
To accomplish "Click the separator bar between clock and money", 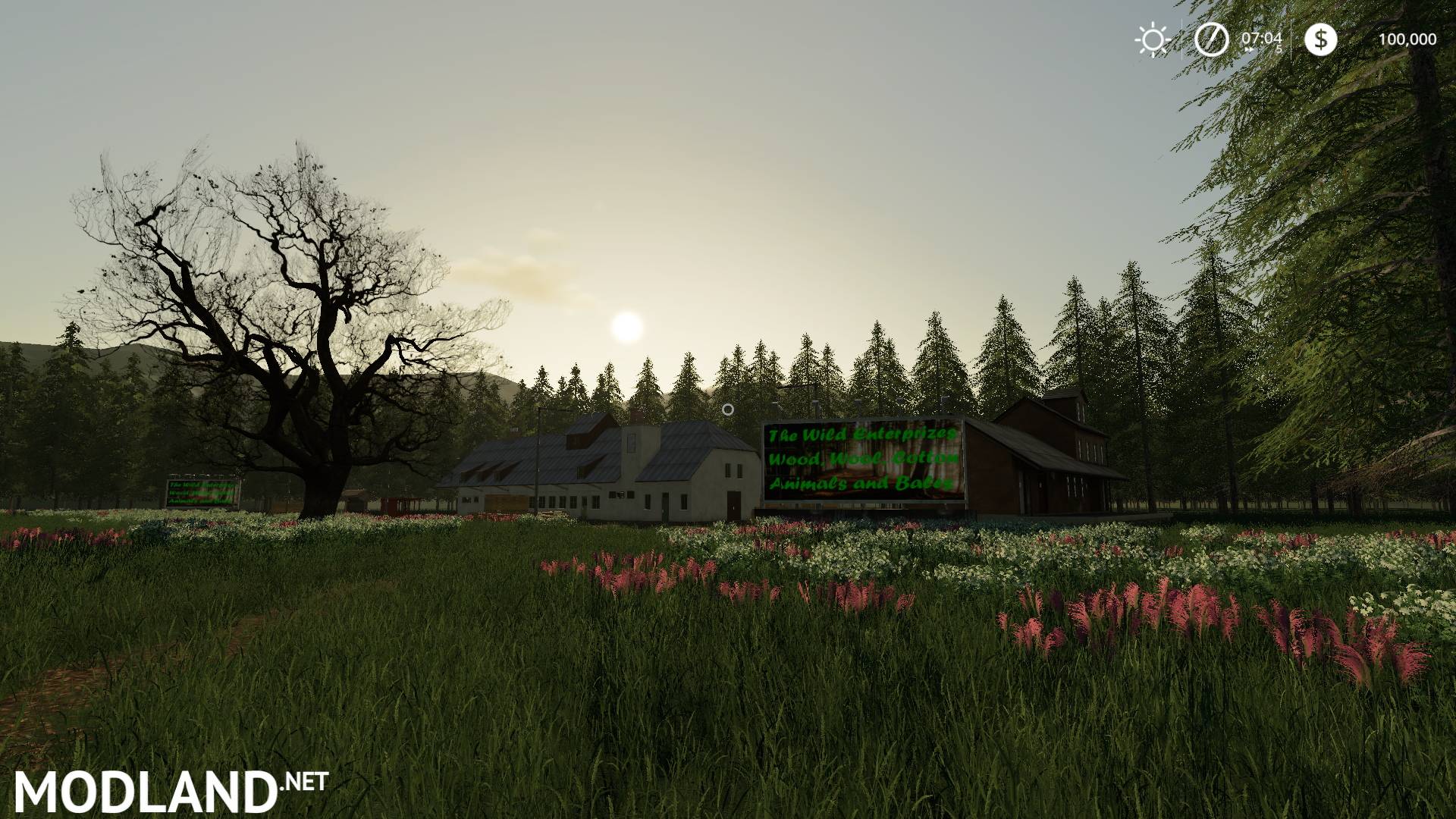I will [1291, 39].
